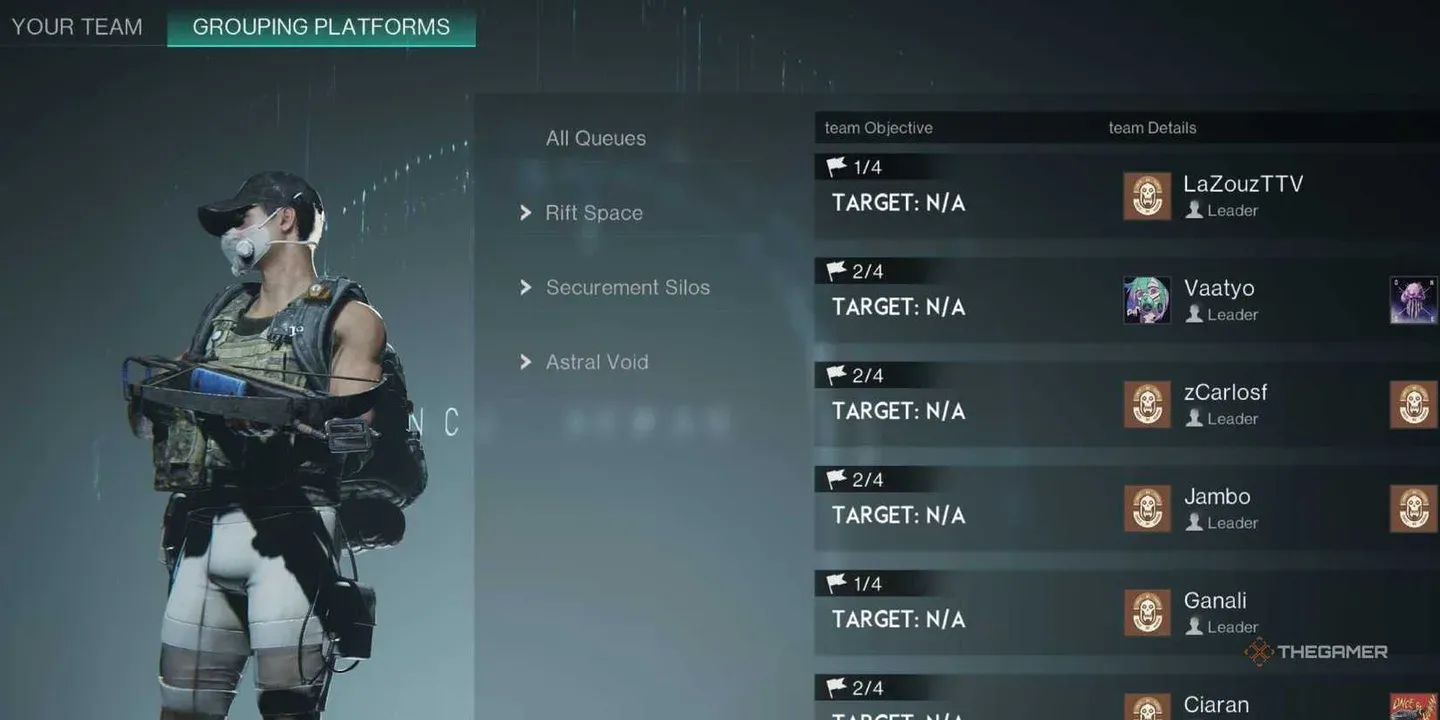Switch to the GROUPING PLATFORMS tab
Screen dimensions: 1440x720
point(320,27)
